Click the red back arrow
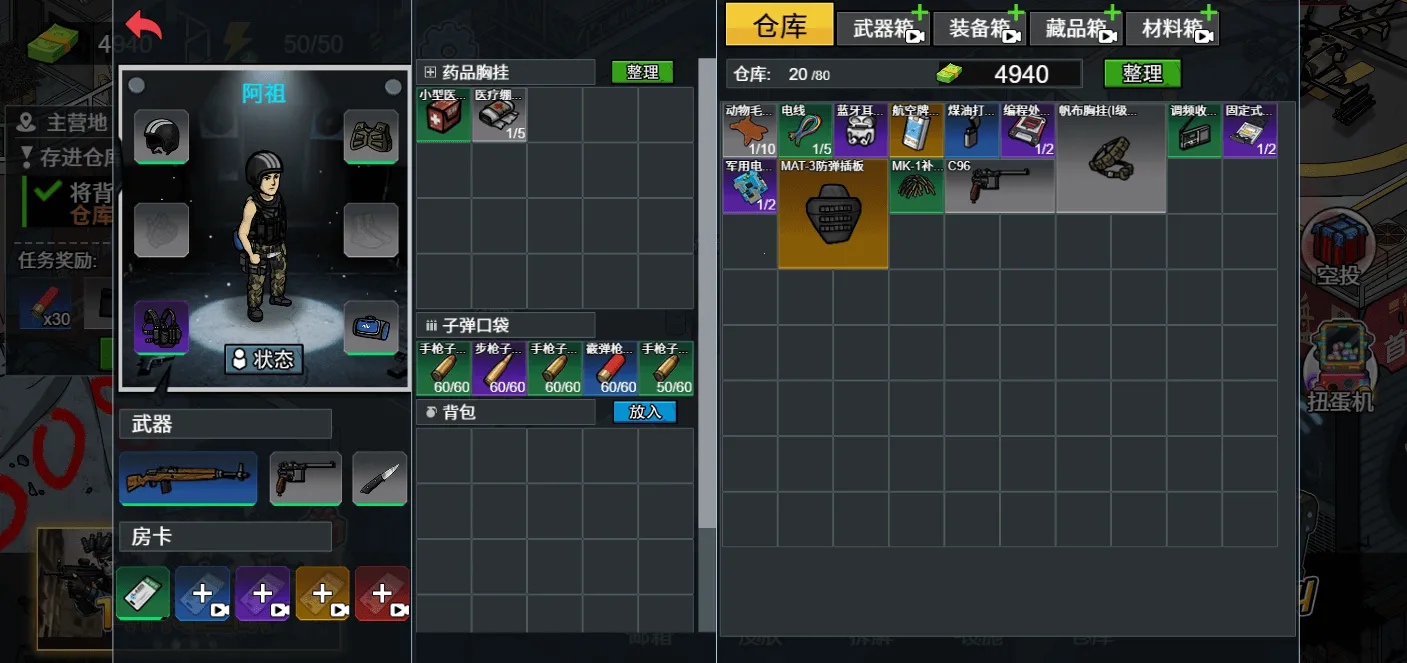1407x663 pixels. pos(144,25)
